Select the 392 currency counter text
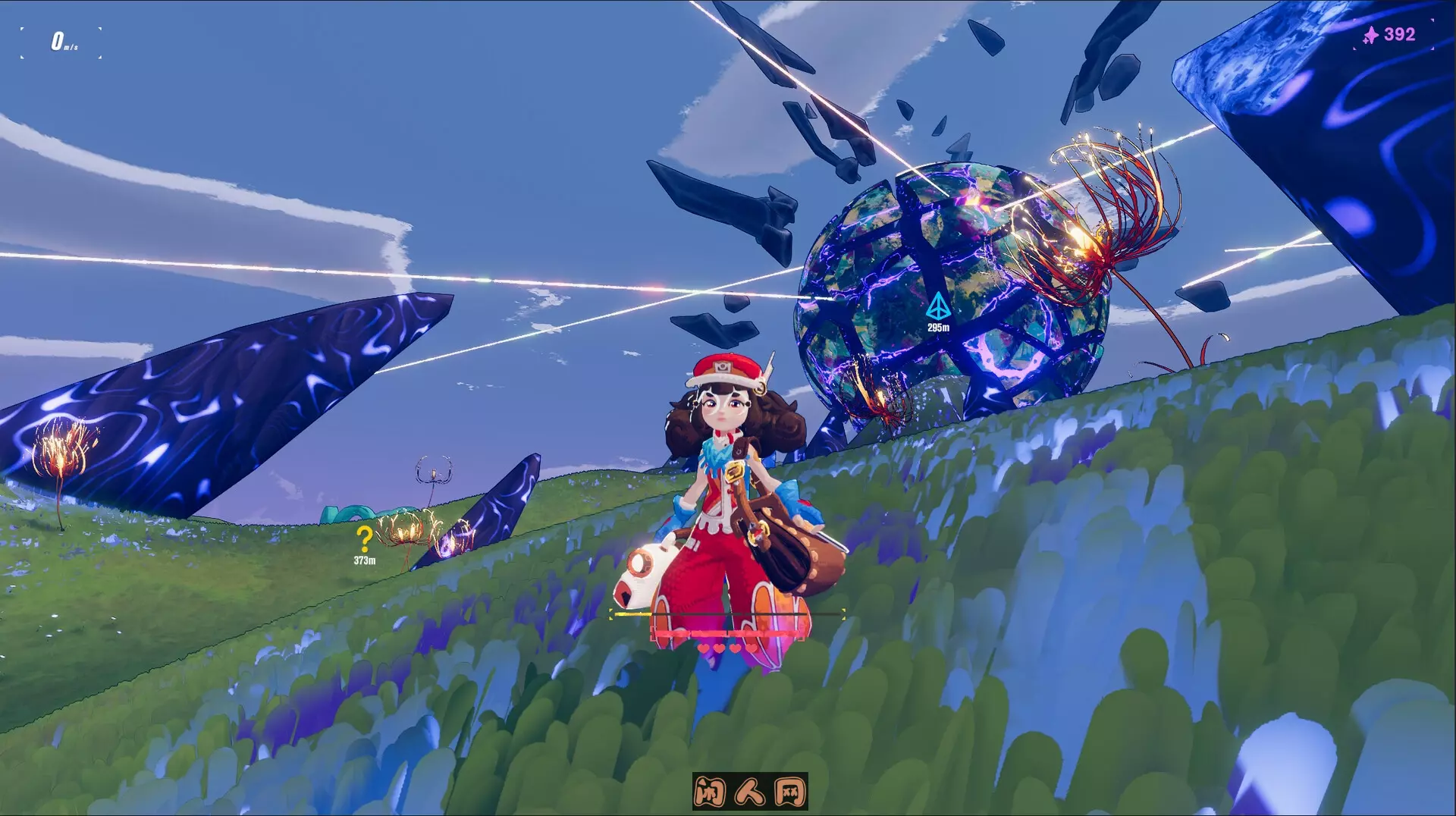This screenshot has width=1456, height=816. coord(1400,35)
